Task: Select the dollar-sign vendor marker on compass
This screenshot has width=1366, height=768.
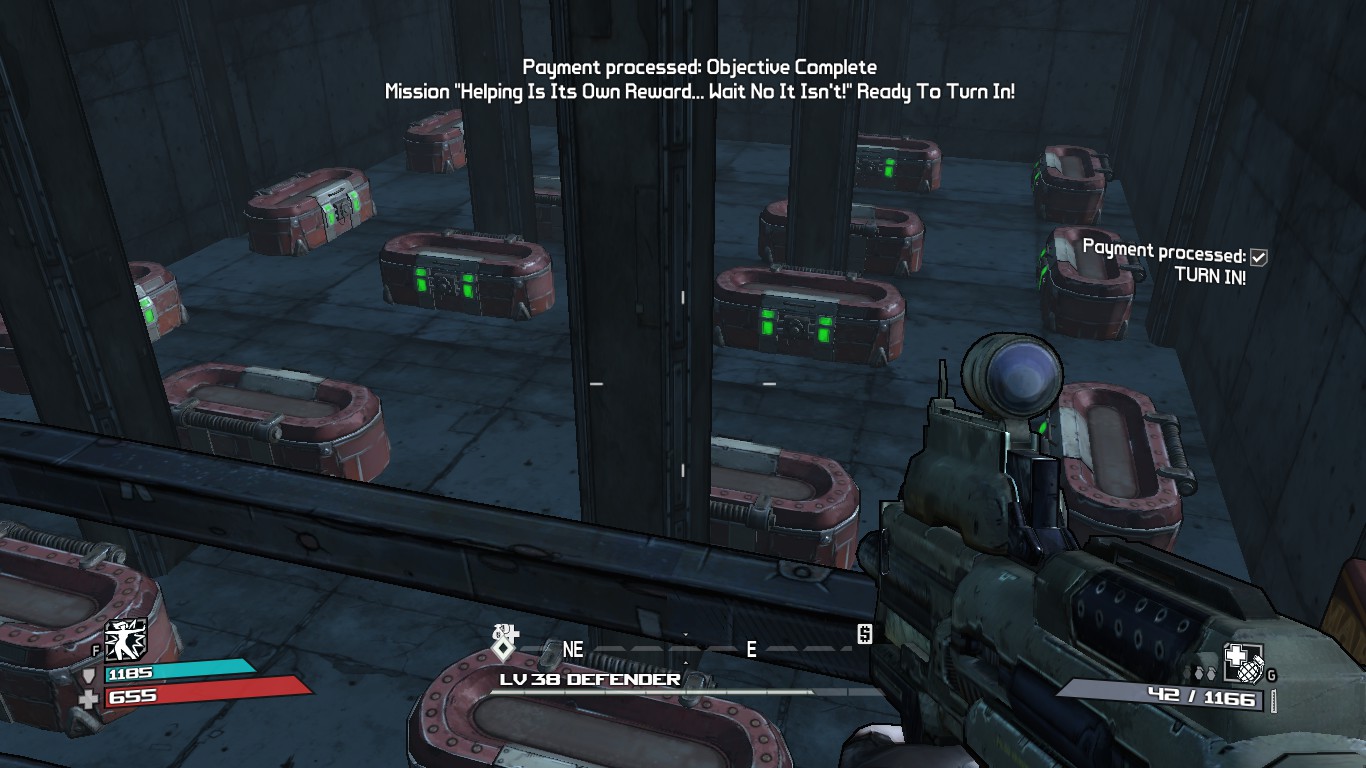Action: tap(864, 634)
